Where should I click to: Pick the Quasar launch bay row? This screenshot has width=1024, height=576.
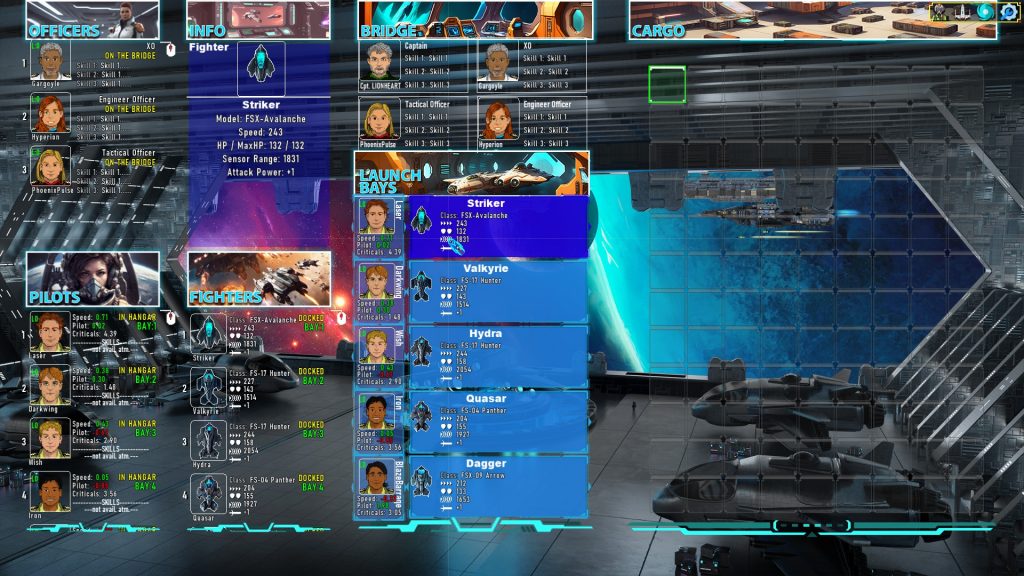tap(498, 421)
